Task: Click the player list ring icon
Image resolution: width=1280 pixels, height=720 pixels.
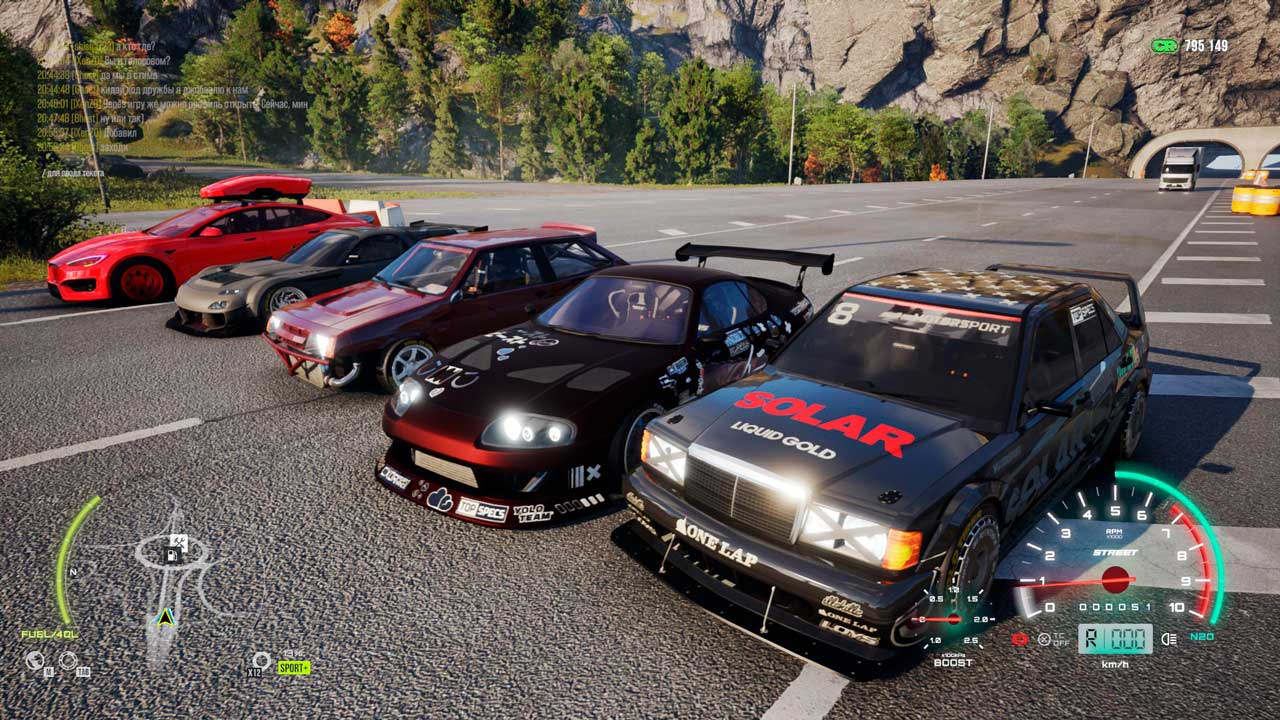Action: pyautogui.click(x=68, y=660)
